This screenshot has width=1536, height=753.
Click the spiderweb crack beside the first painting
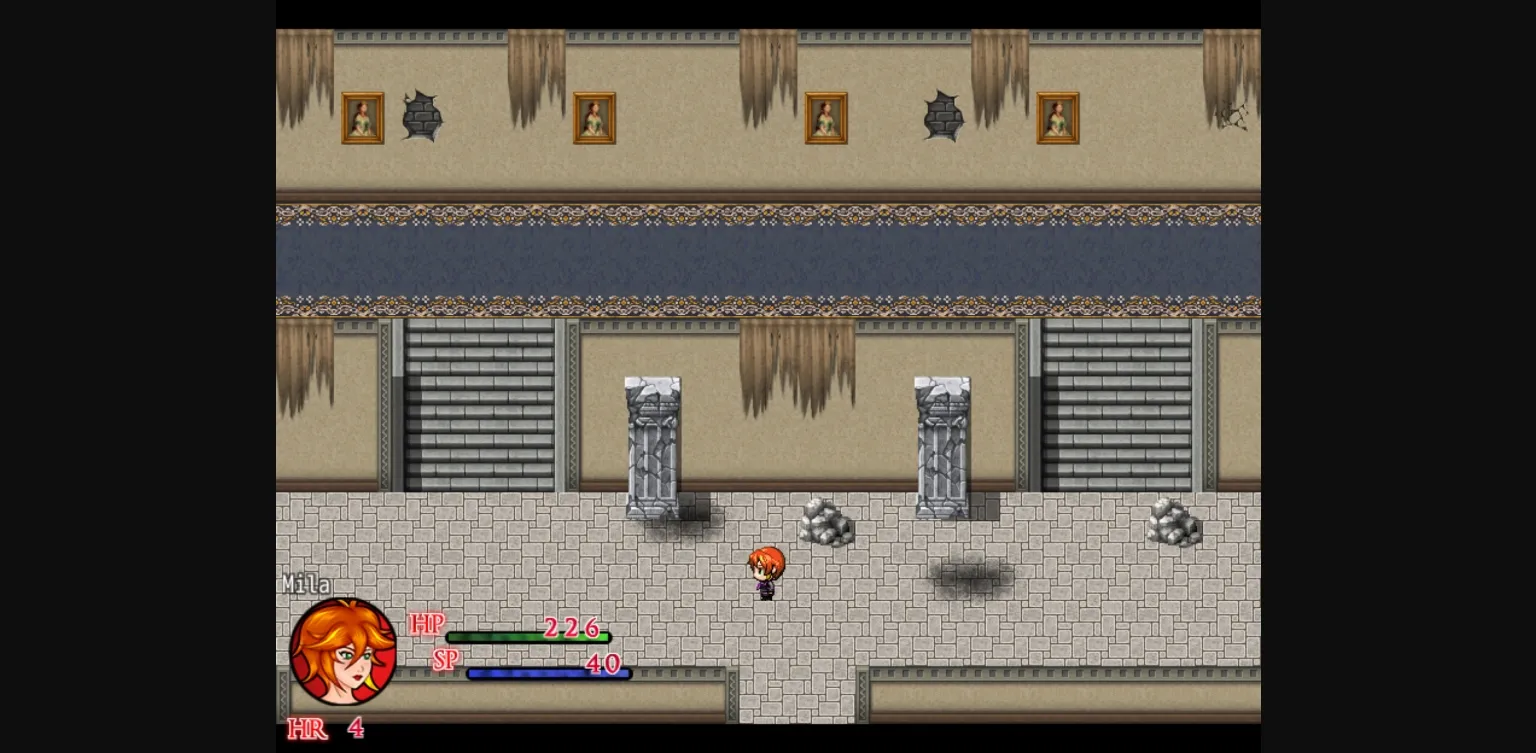[424, 116]
